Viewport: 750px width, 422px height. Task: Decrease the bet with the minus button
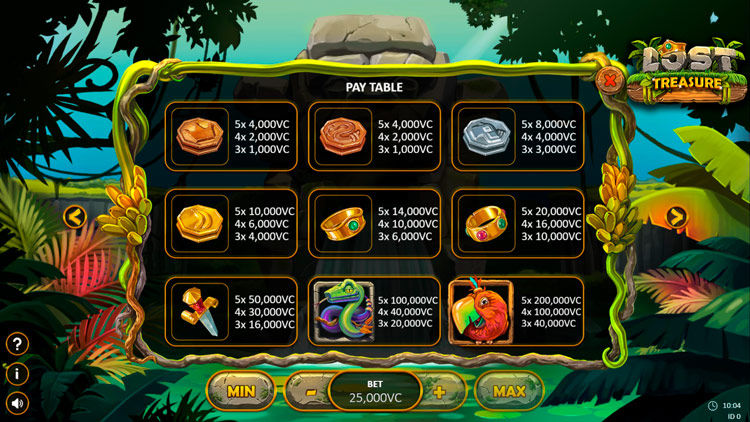point(311,392)
